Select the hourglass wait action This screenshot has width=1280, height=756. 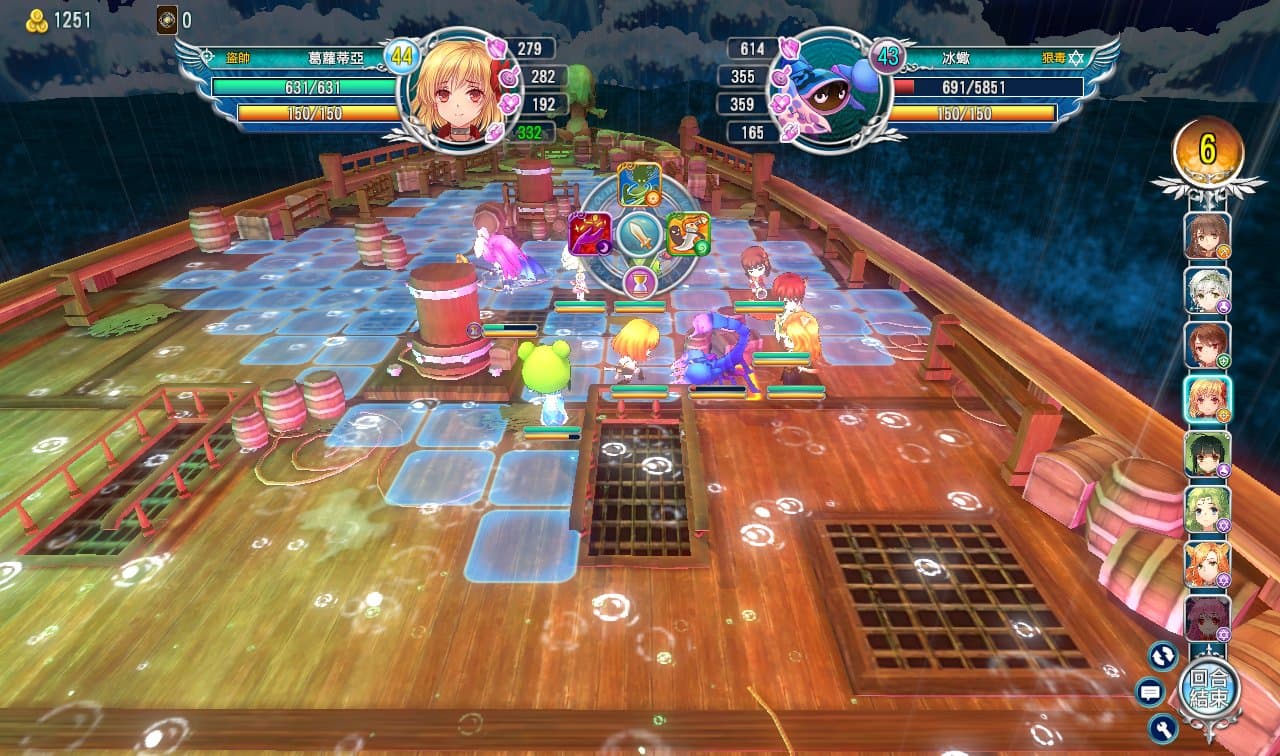(x=639, y=282)
